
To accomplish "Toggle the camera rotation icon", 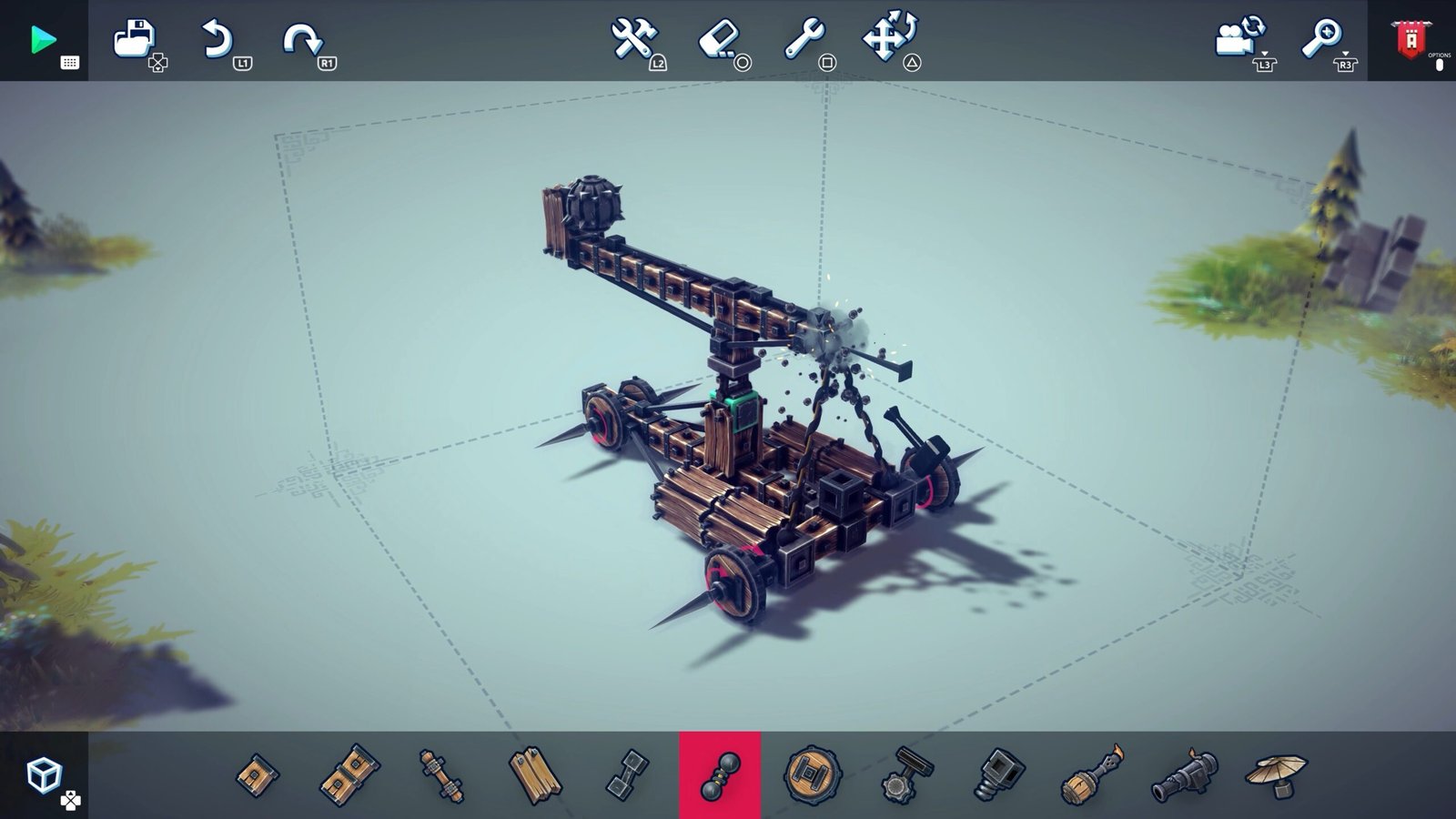I will point(1240,38).
